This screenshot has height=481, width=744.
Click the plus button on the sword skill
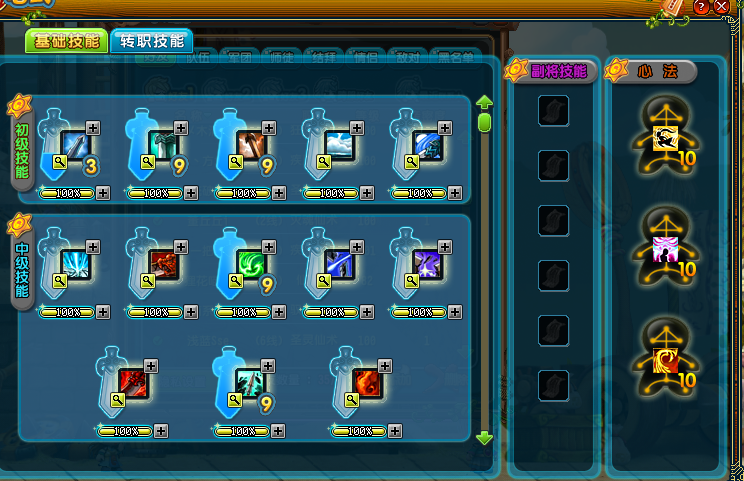pyautogui.click(x=93, y=127)
